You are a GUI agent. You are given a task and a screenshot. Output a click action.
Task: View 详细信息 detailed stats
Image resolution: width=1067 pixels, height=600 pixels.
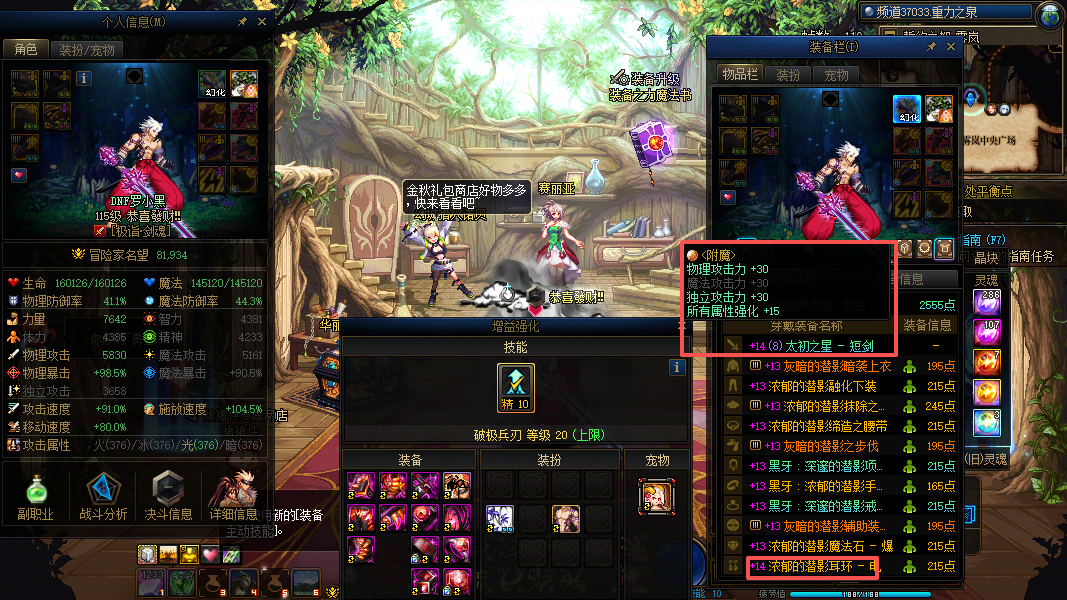(x=233, y=497)
